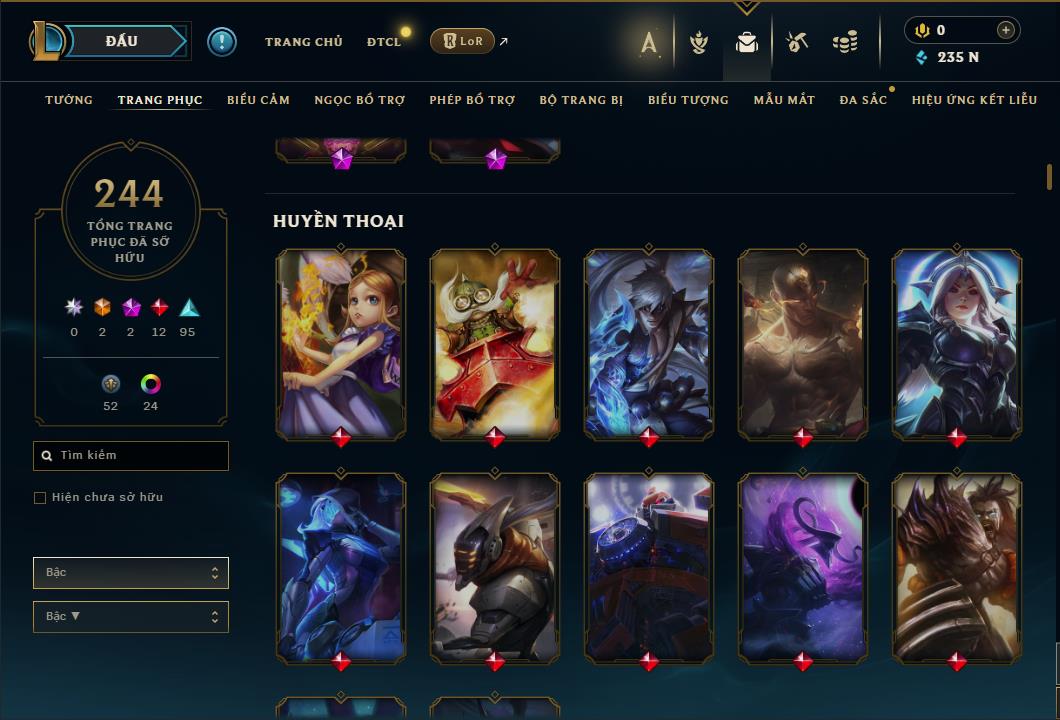Launch the LoR link button
This screenshot has height=720, width=1060.
pyautogui.click(x=462, y=41)
